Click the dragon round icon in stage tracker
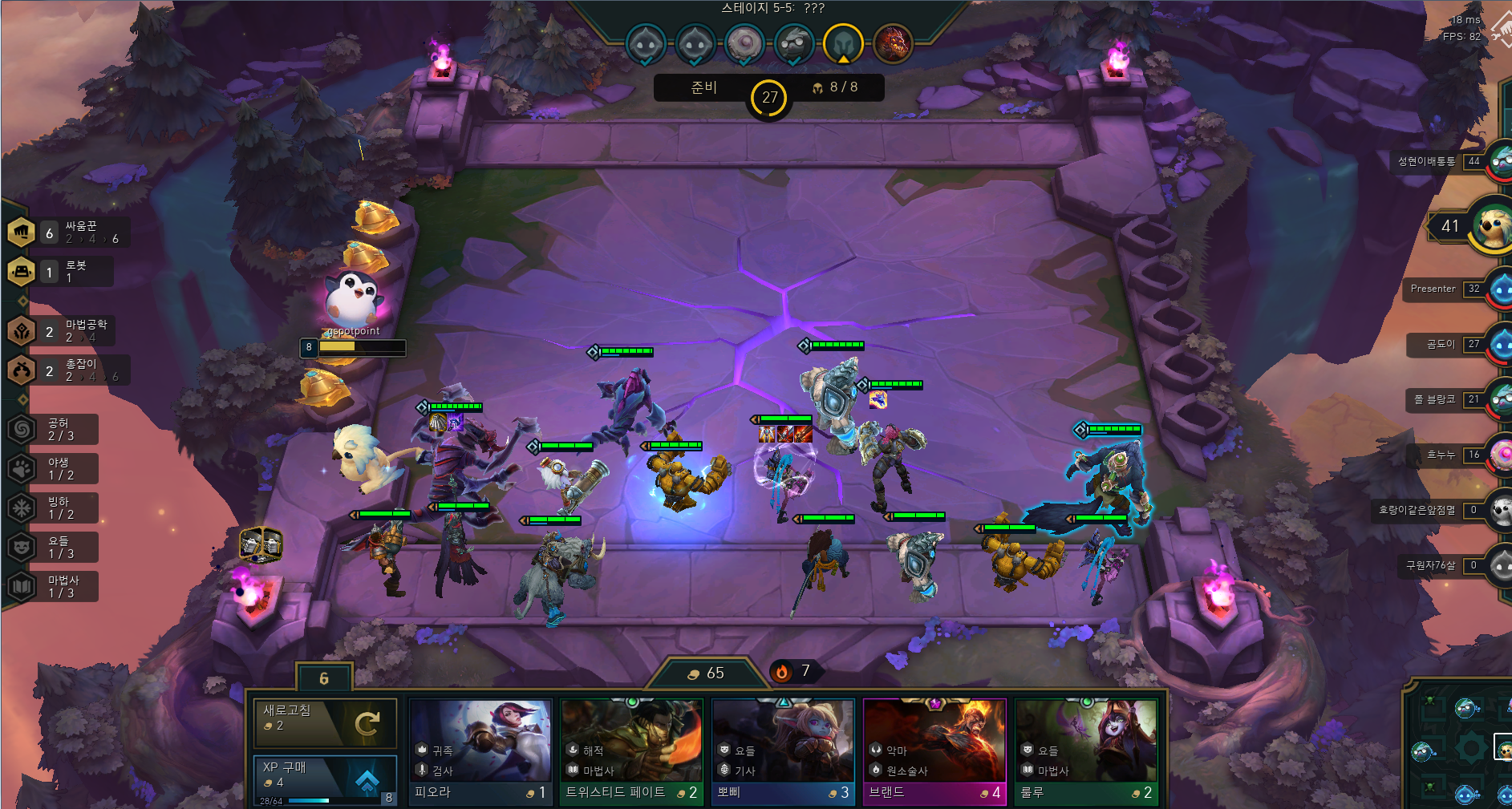The width and height of the screenshot is (1512, 809). click(x=892, y=42)
